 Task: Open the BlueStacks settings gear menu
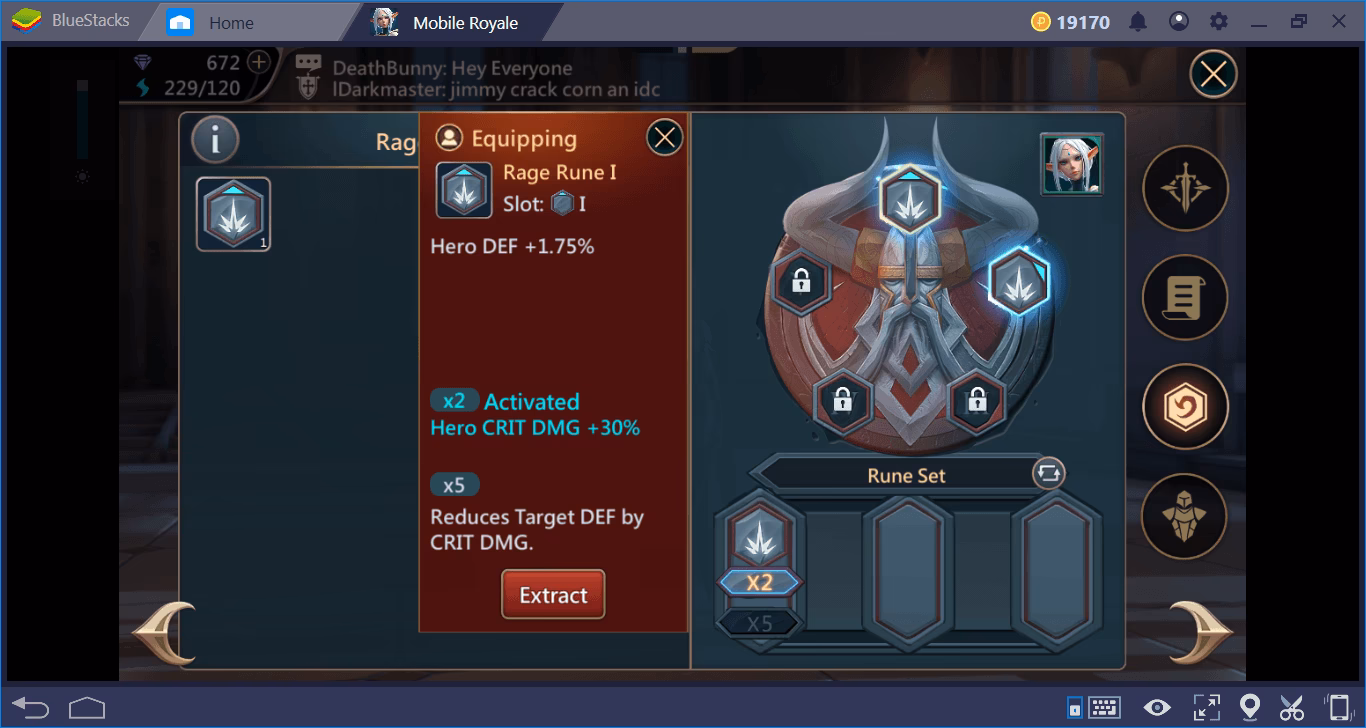[1216, 20]
